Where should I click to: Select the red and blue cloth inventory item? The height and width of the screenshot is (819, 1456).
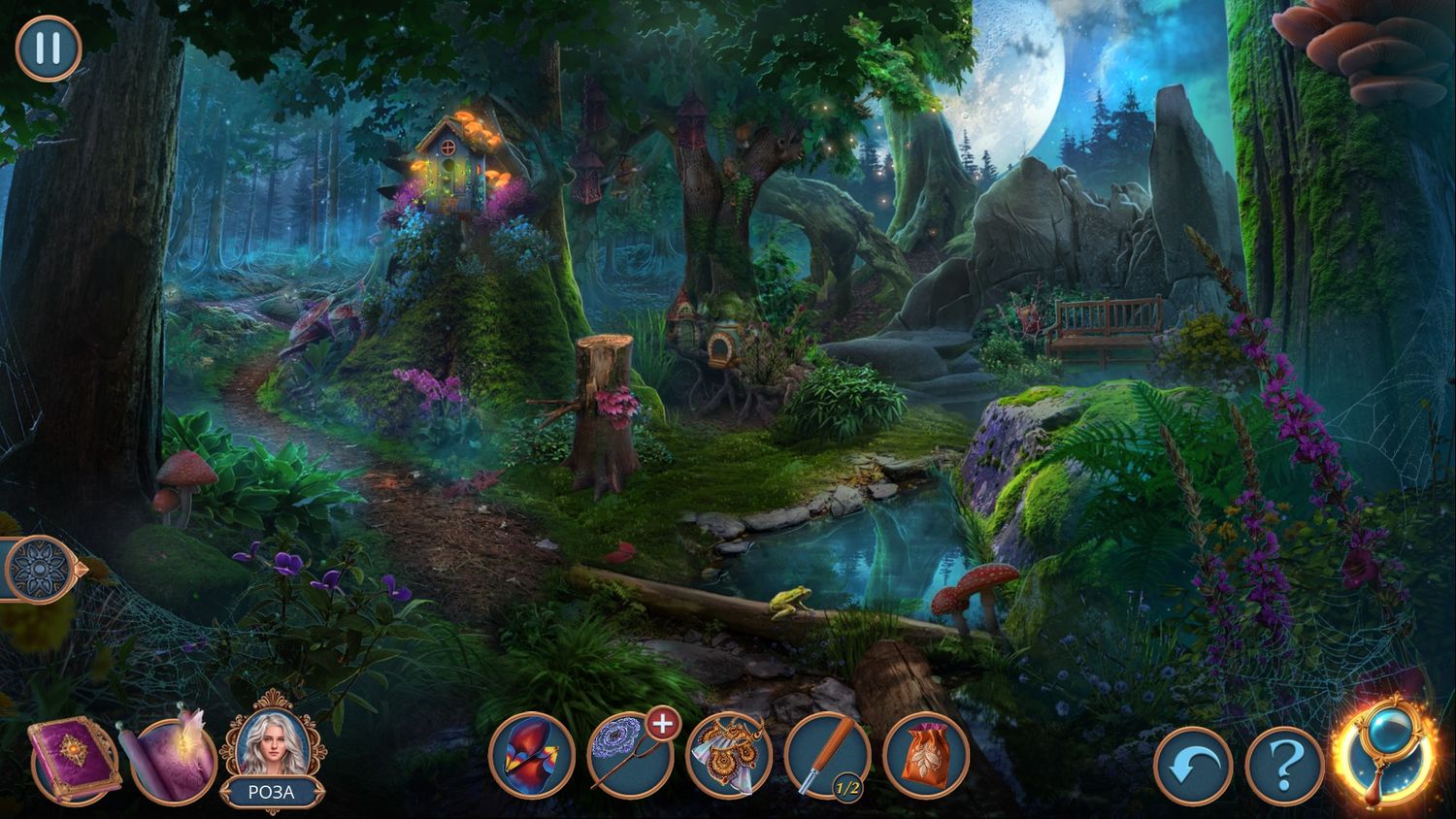[532, 756]
